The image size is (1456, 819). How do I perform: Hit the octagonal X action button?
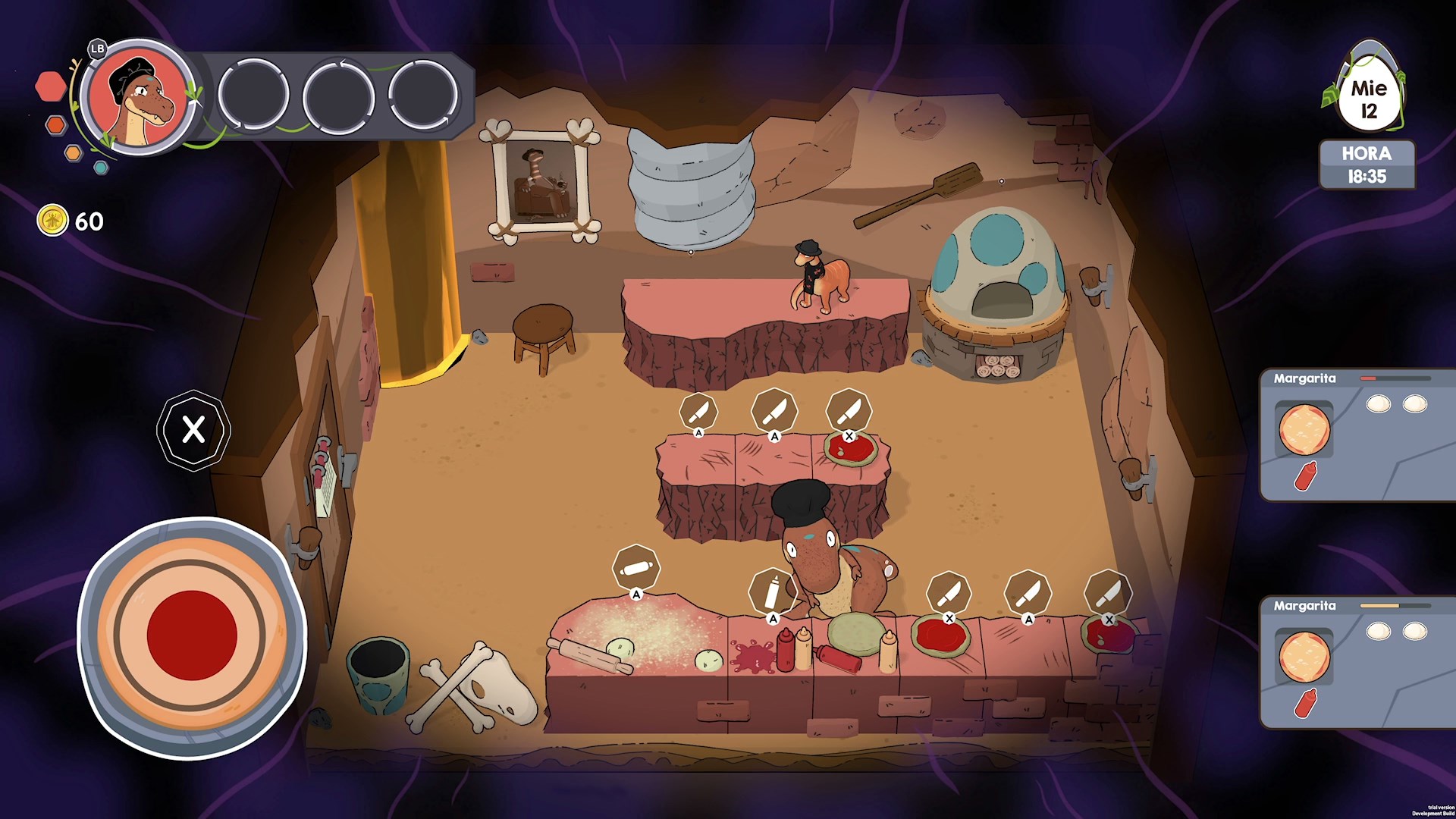point(193,430)
